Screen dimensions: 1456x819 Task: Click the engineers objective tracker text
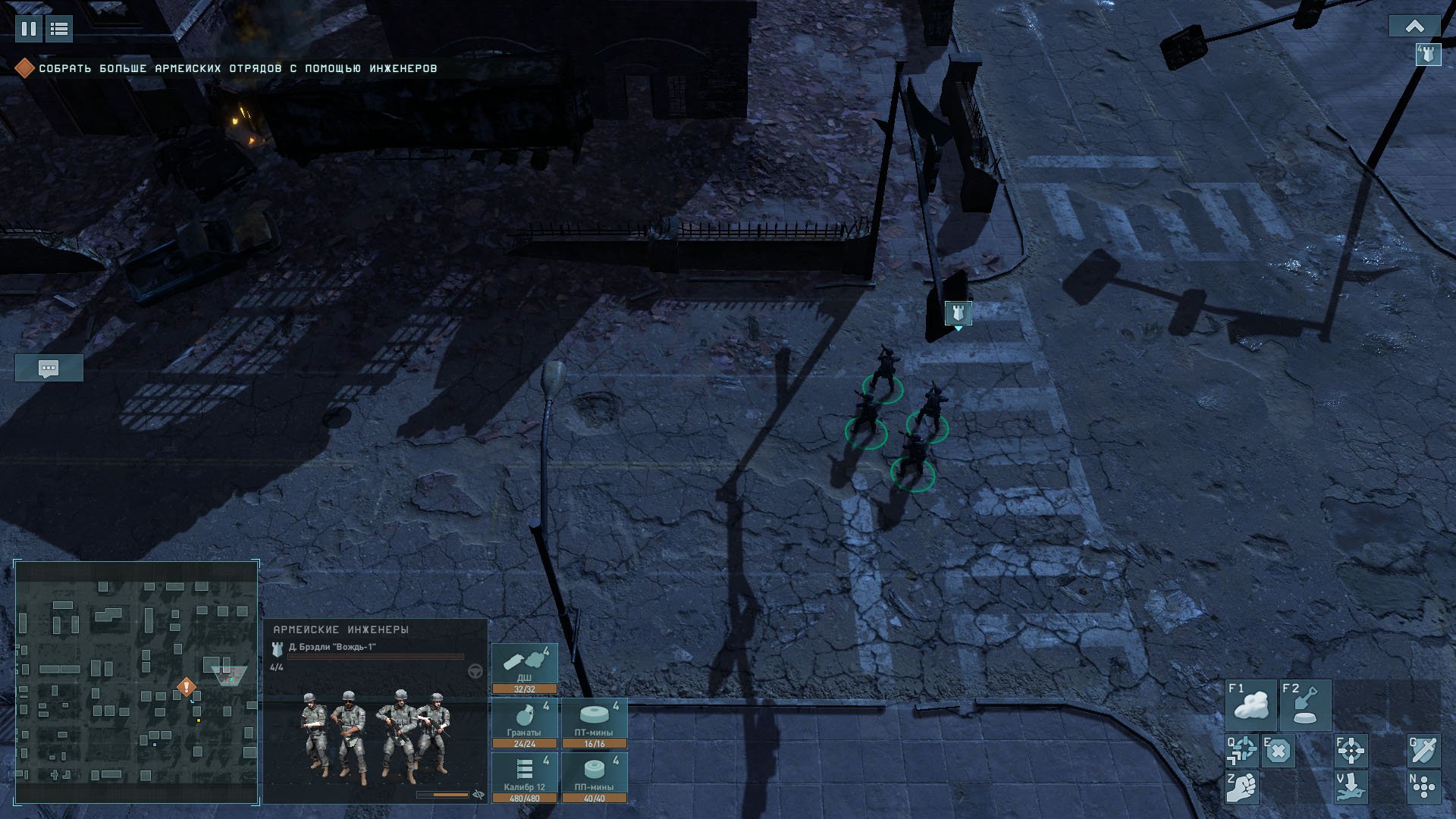tap(237, 68)
